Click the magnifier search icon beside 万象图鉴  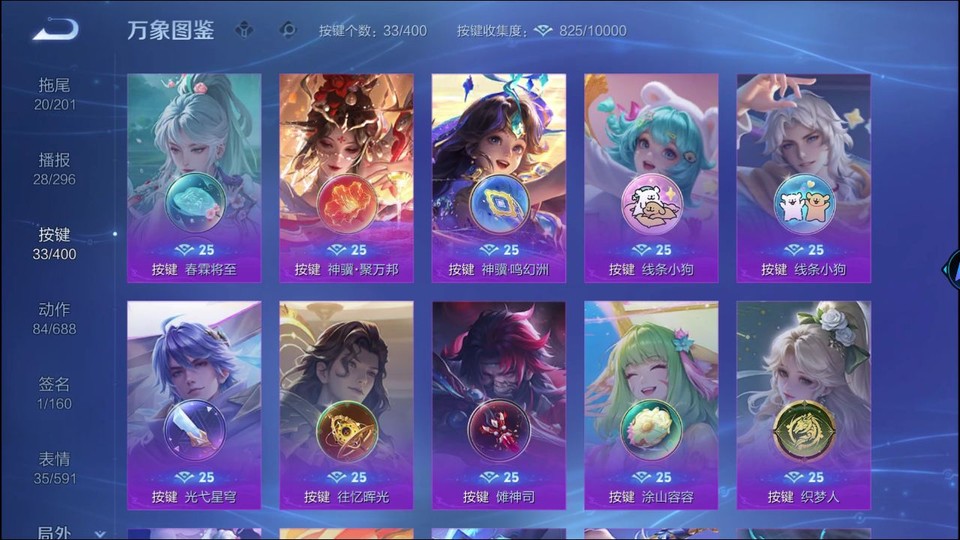click(x=288, y=30)
